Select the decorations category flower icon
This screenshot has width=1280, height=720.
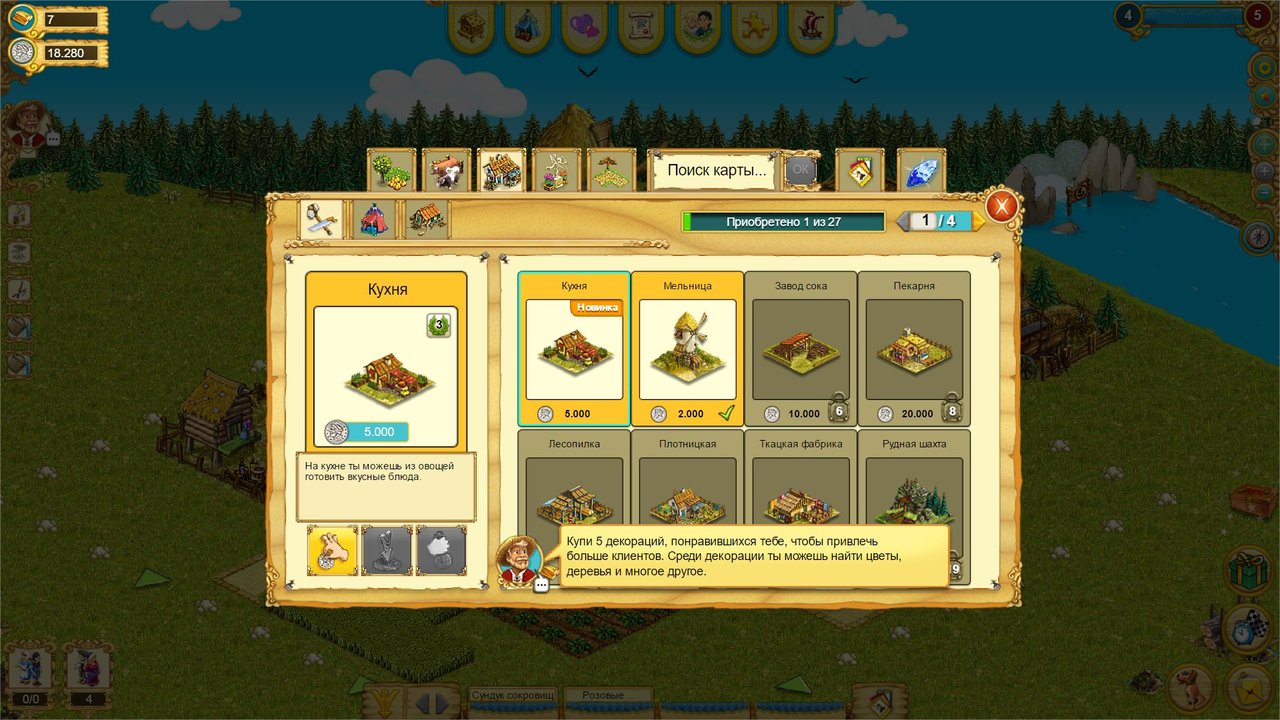557,170
